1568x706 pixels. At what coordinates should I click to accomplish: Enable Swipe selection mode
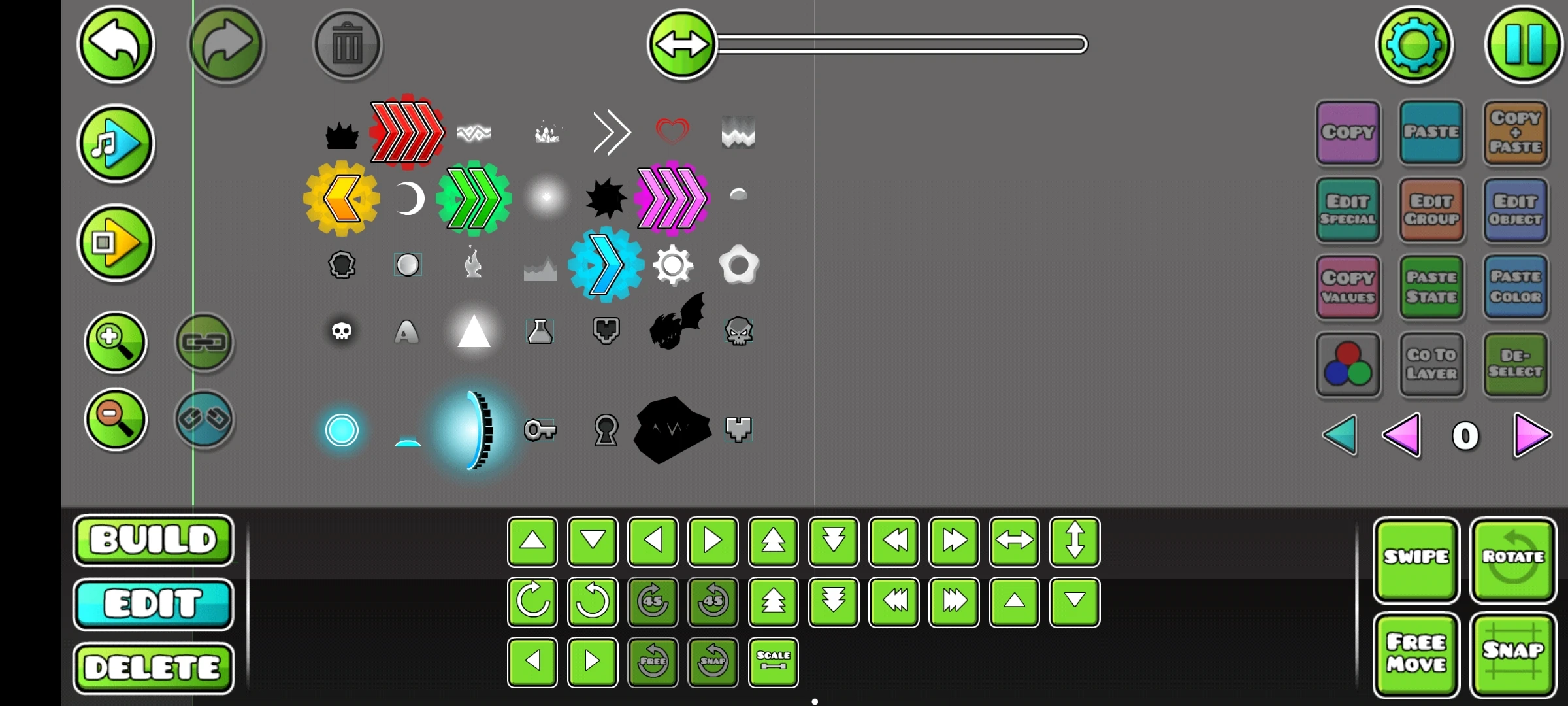(x=1416, y=559)
